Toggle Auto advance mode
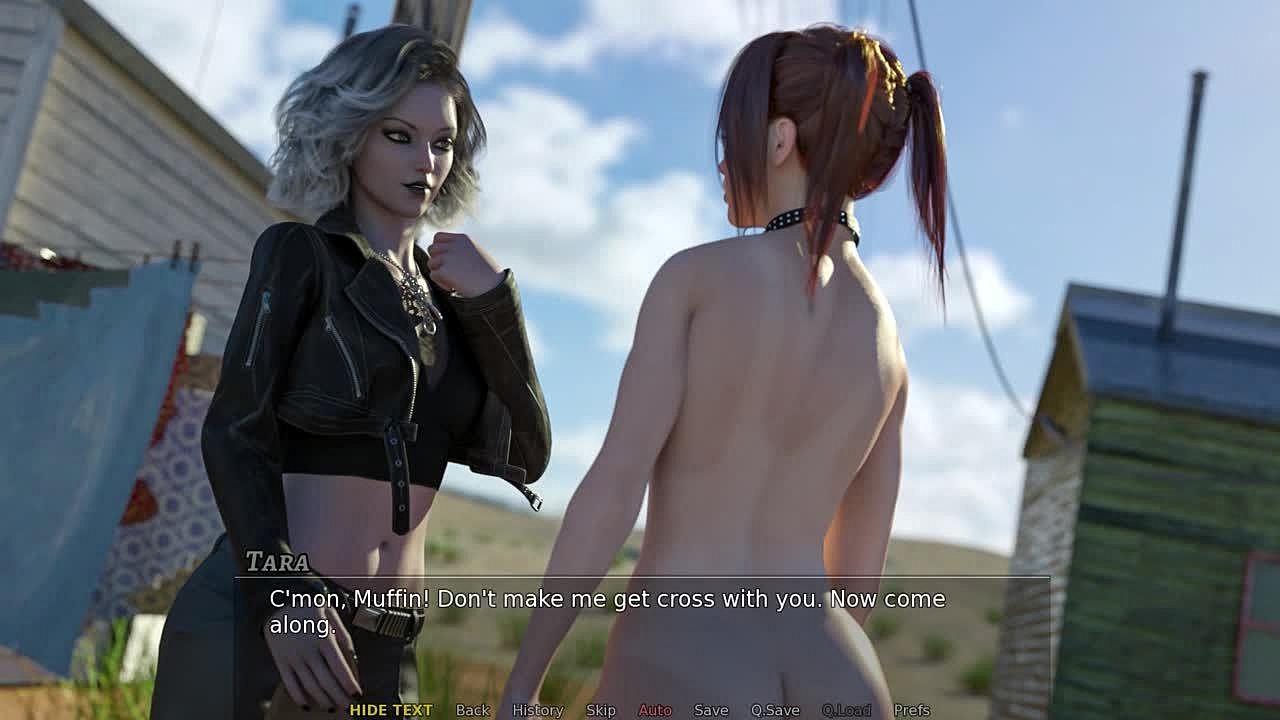This screenshot has width=1280, height=720. click(x=655, y=710)
